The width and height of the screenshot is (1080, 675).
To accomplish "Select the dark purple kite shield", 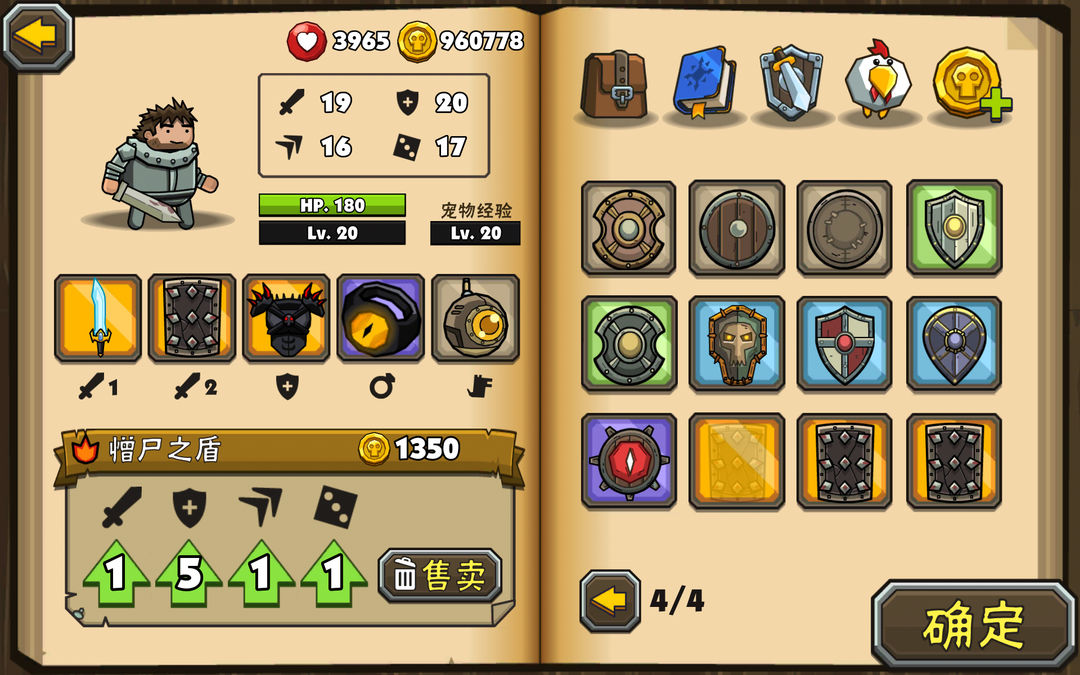I will coord(954,344).
